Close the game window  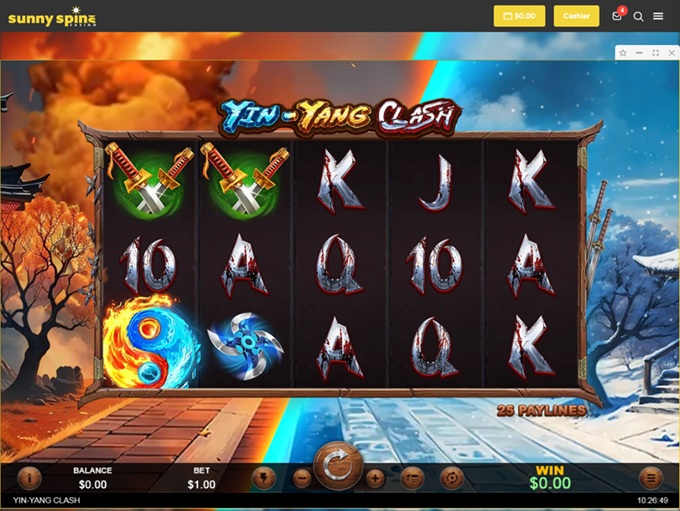tap(670, 52)
